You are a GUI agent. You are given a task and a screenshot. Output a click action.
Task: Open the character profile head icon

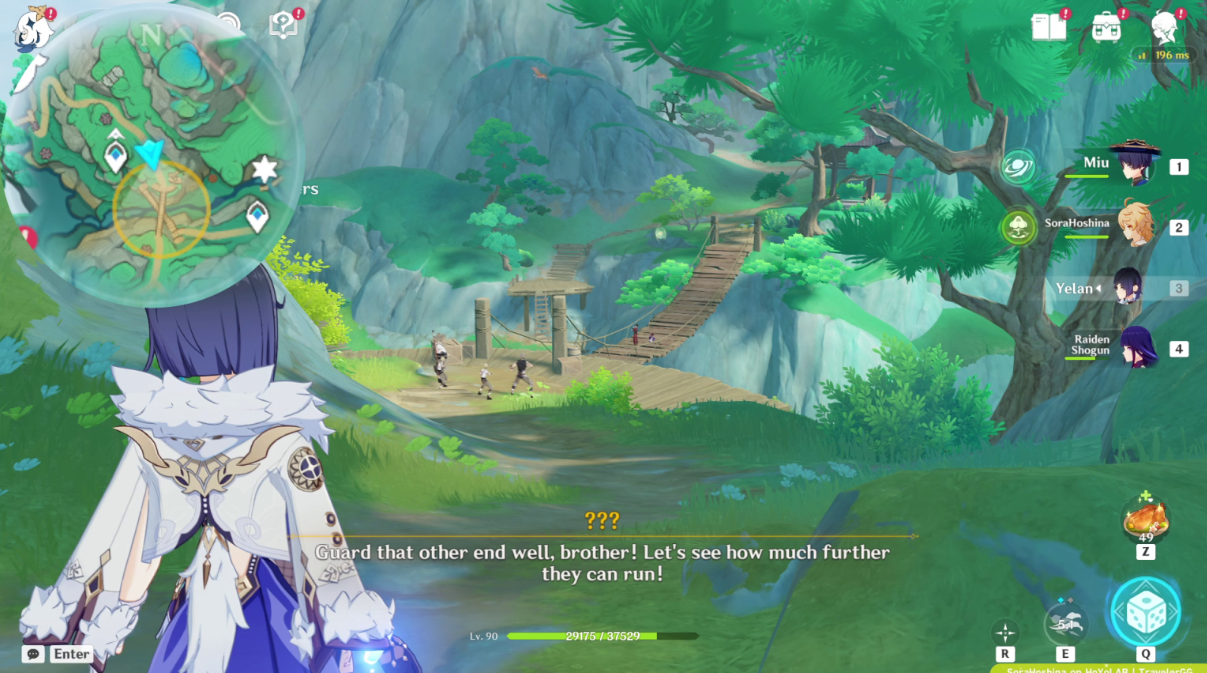tap(1163, 27)
